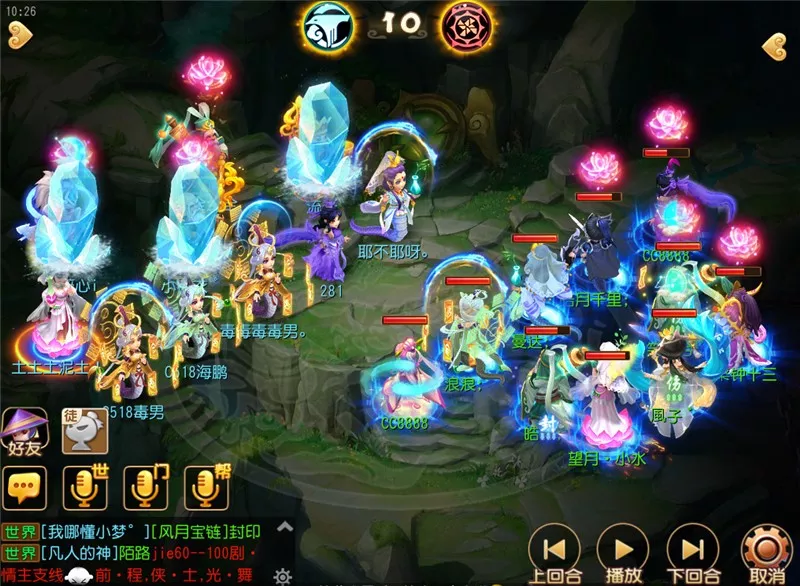The image size is (800, 586).
Task: Skip to the next round (下回合)
Action: [692, 550]
